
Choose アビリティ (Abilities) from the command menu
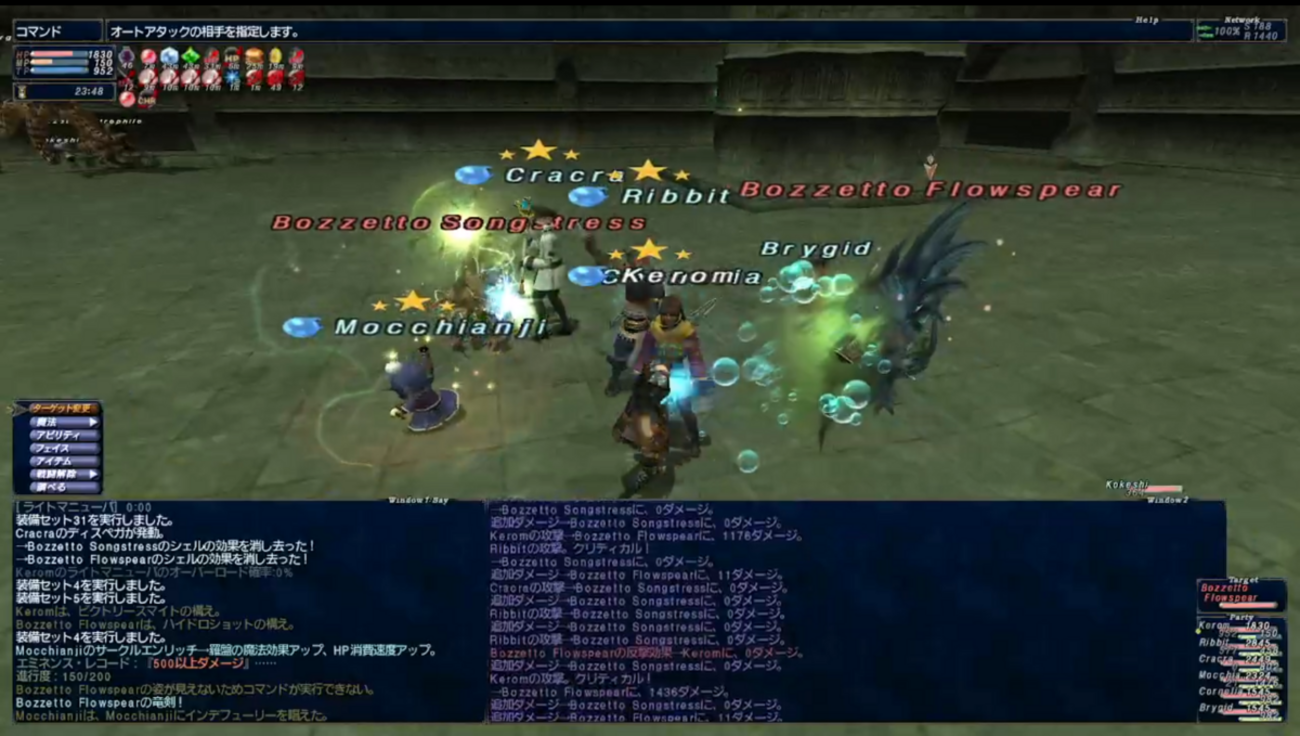point(58,435)
